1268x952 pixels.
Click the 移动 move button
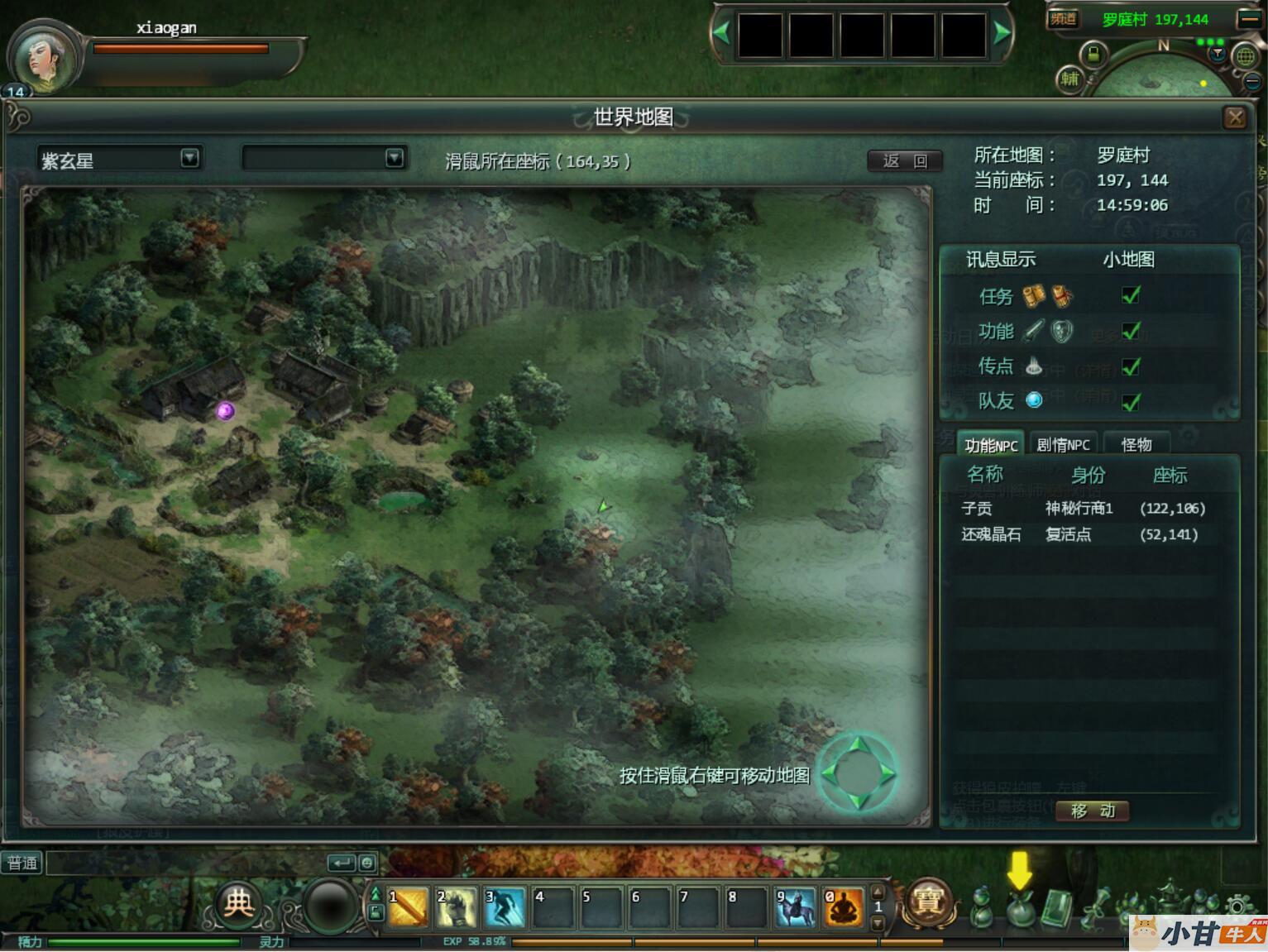click(1093, 811)
